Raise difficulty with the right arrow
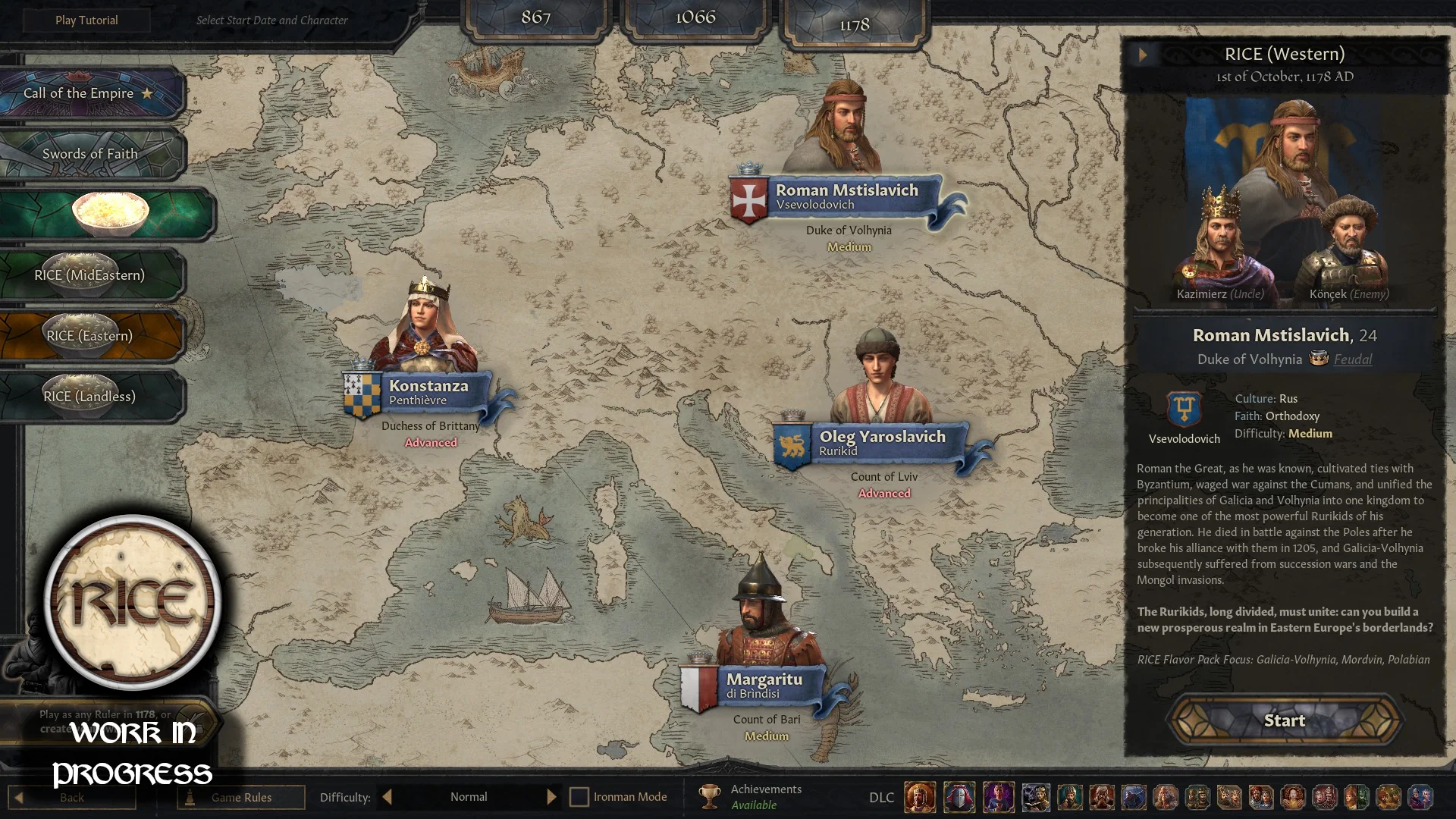 click(551, 797)
